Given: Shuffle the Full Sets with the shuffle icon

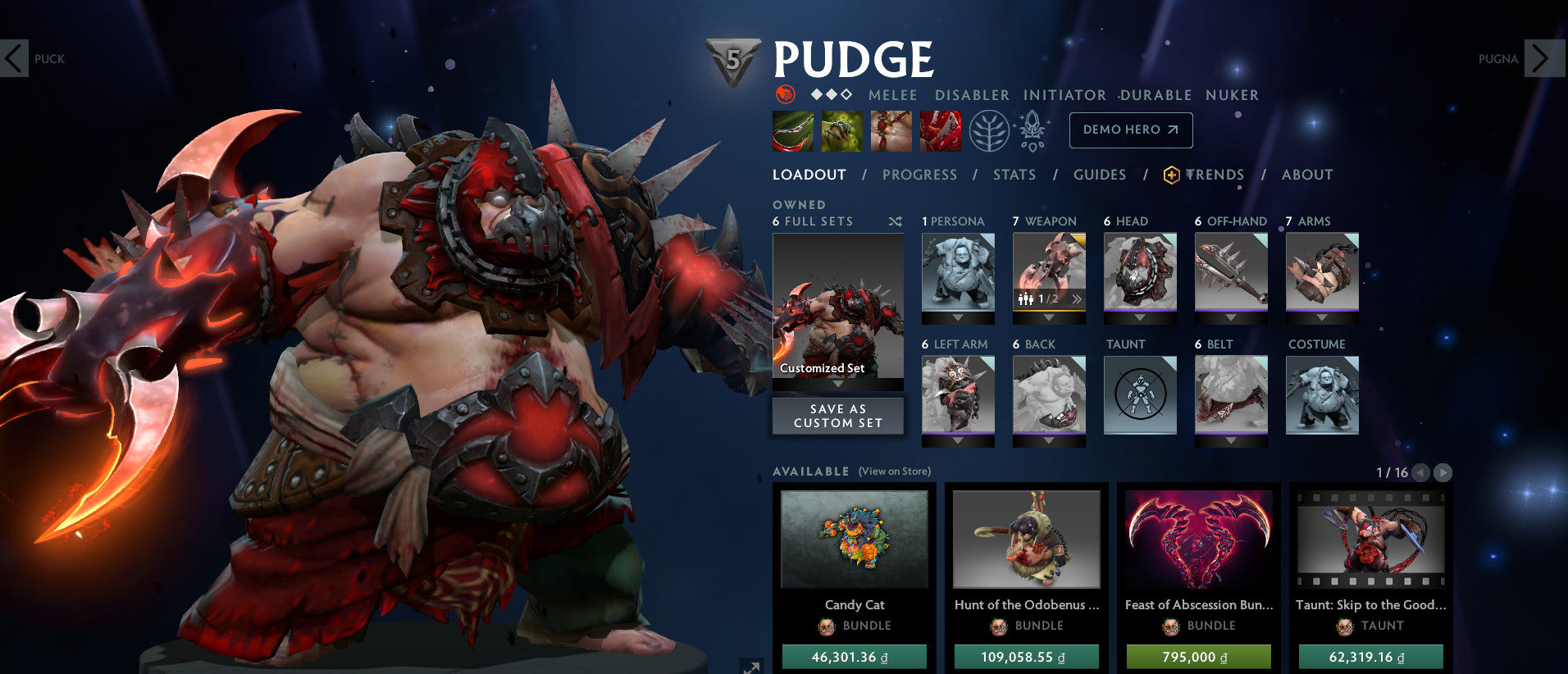Looking at the screenshot, I should coord(896,221).
